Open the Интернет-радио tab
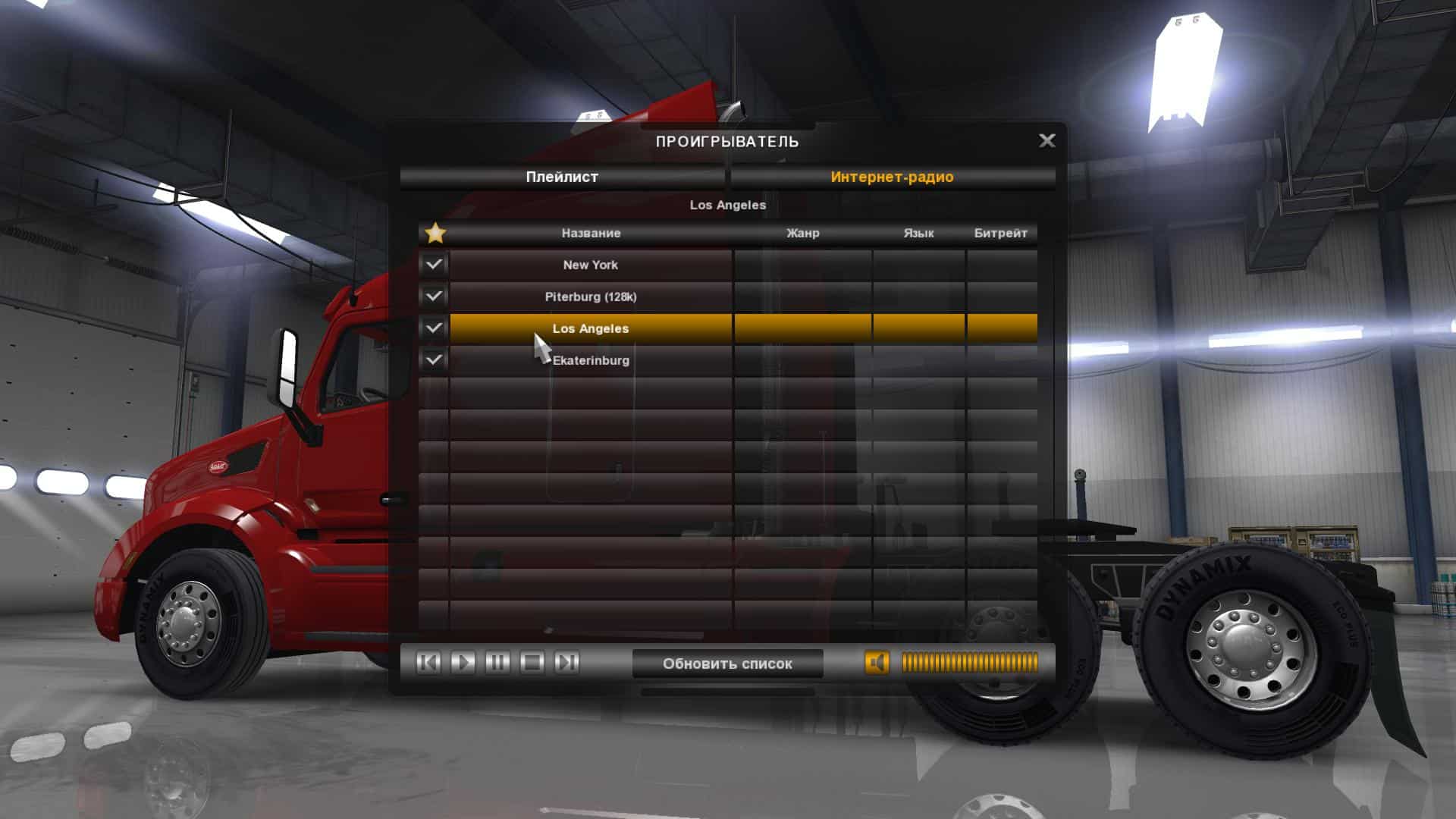 892,177
